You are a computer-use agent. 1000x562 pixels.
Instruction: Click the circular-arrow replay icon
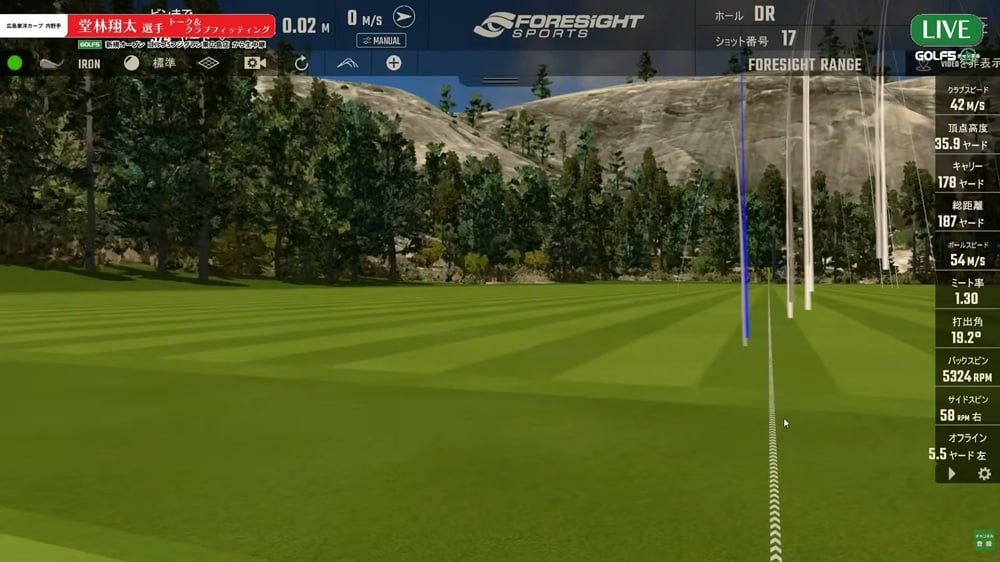pyautogui.click(x=301, y=63)
